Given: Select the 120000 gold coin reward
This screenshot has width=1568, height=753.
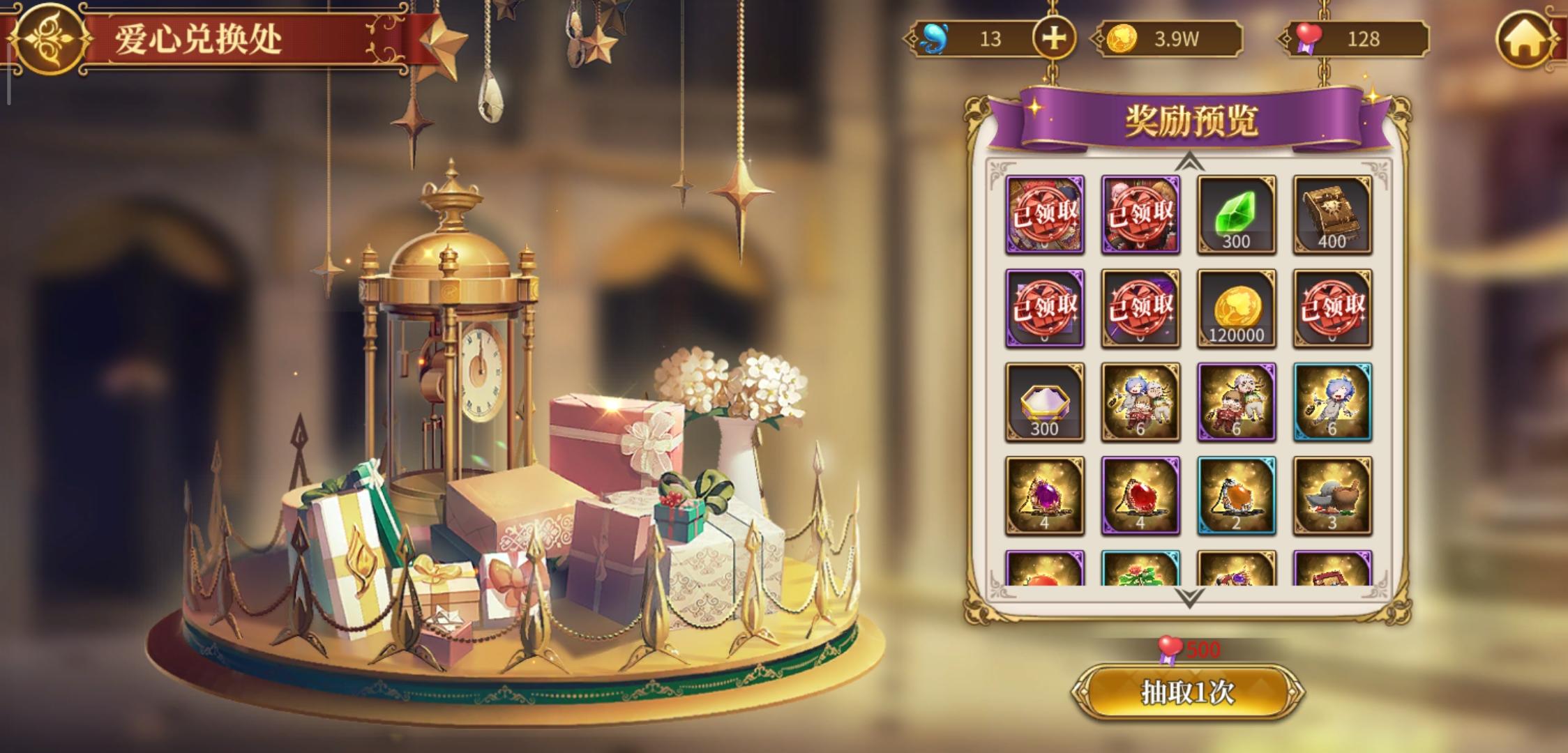Looking at the screenshot, I should pyautogui.click(x=1235, y=307).
